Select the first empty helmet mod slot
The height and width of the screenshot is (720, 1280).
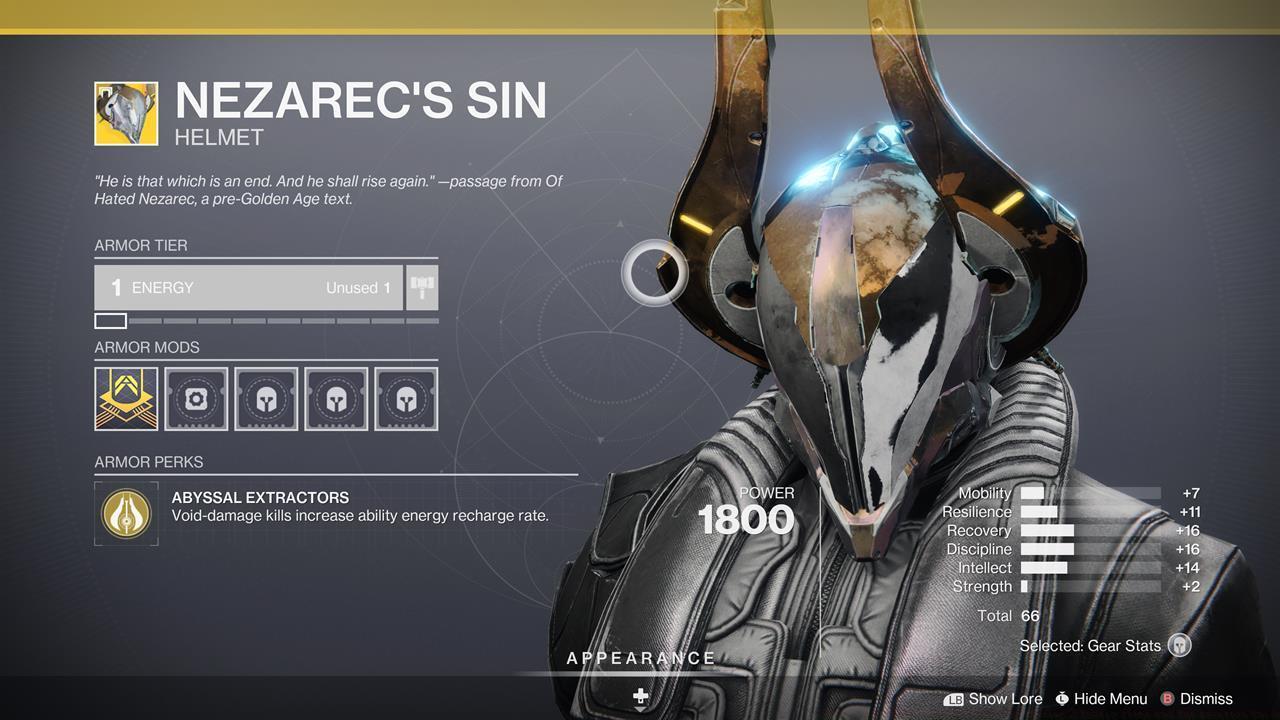[266, 398]
